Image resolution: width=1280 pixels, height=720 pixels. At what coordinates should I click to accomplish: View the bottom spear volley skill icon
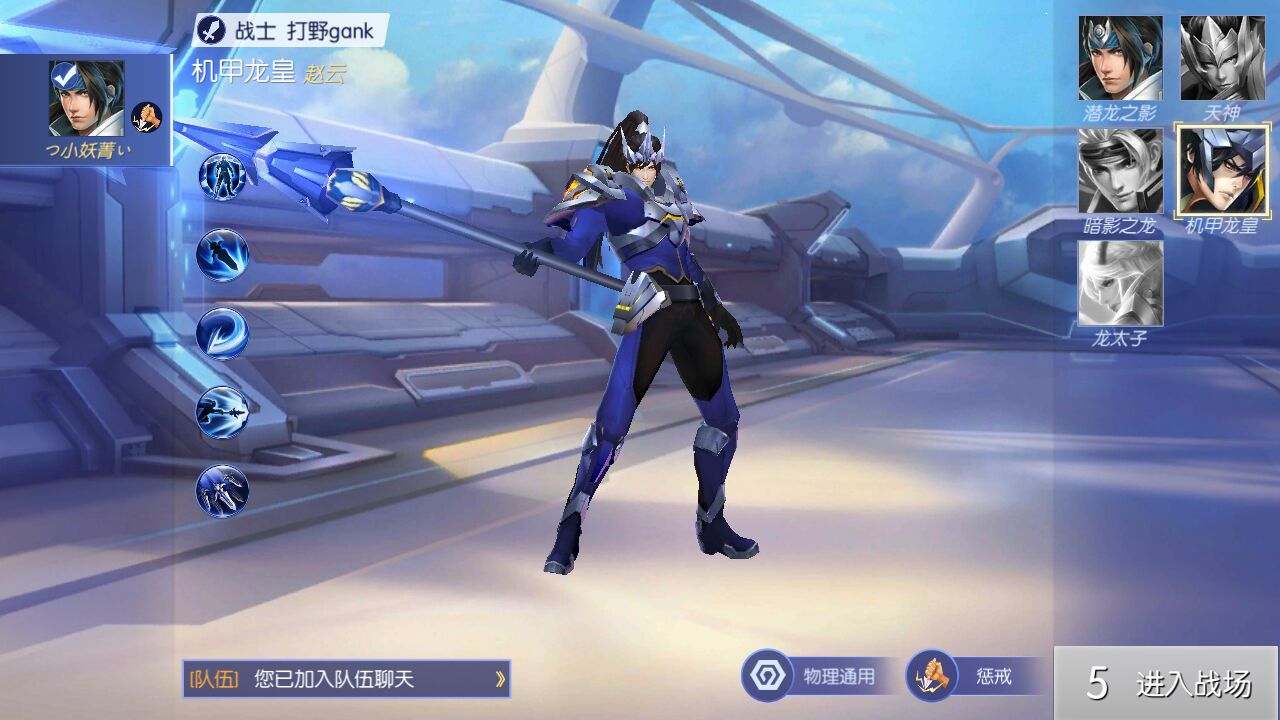[x=222, y=490]
